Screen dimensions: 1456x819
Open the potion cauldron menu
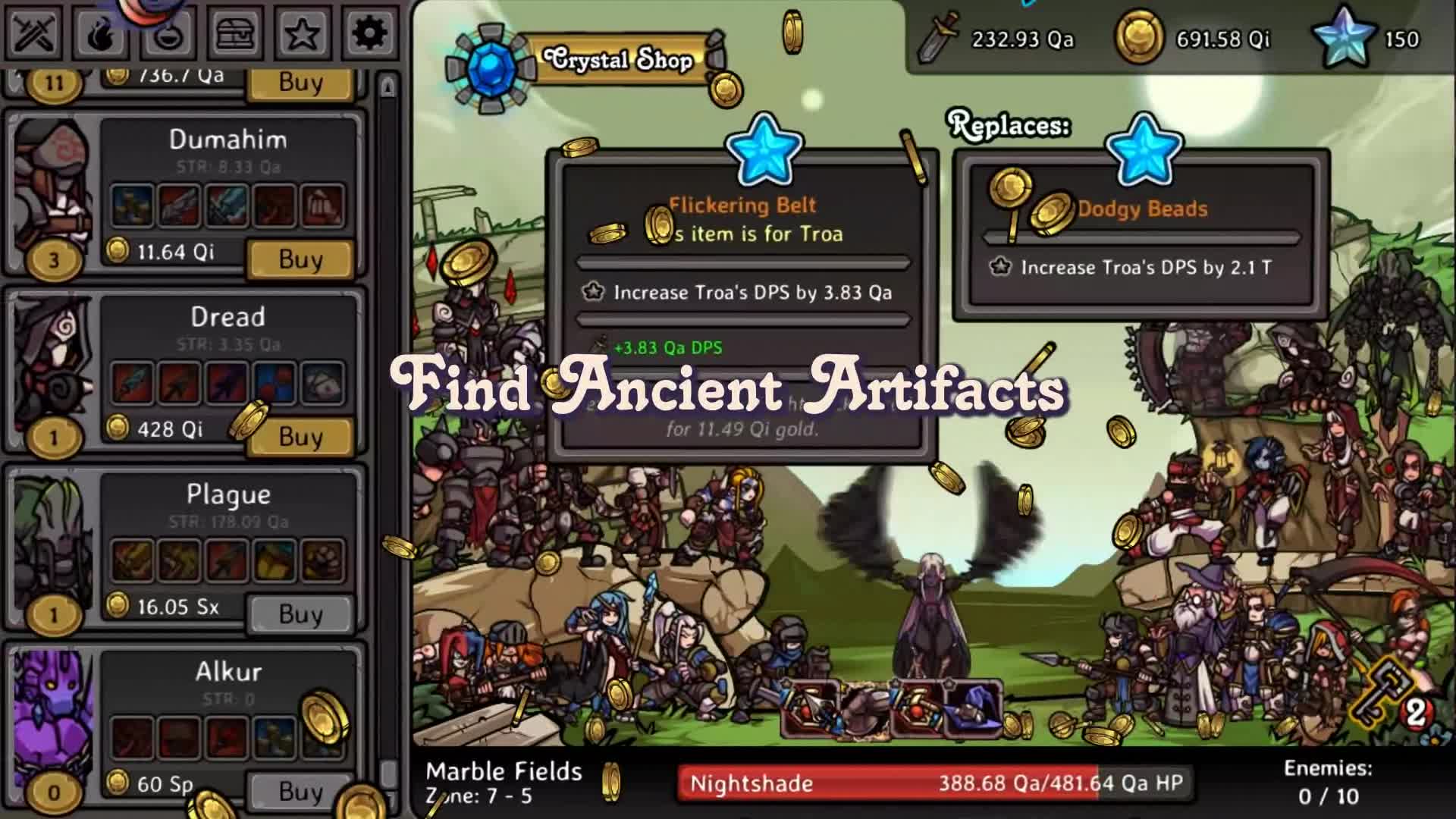click(x=168, y=34)
